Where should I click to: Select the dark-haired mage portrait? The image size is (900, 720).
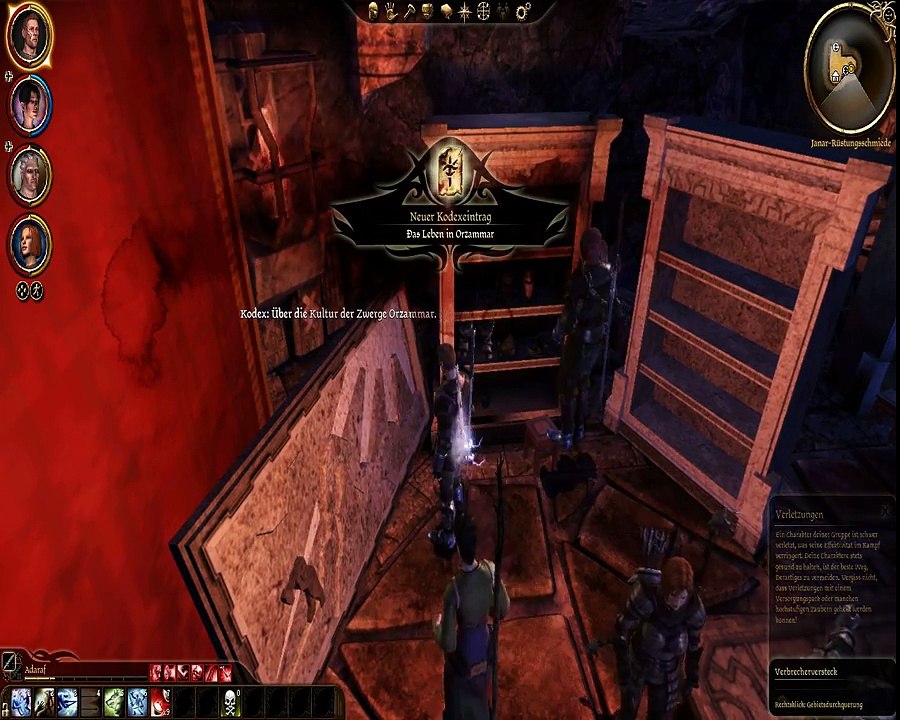click(x=30, y=104)
